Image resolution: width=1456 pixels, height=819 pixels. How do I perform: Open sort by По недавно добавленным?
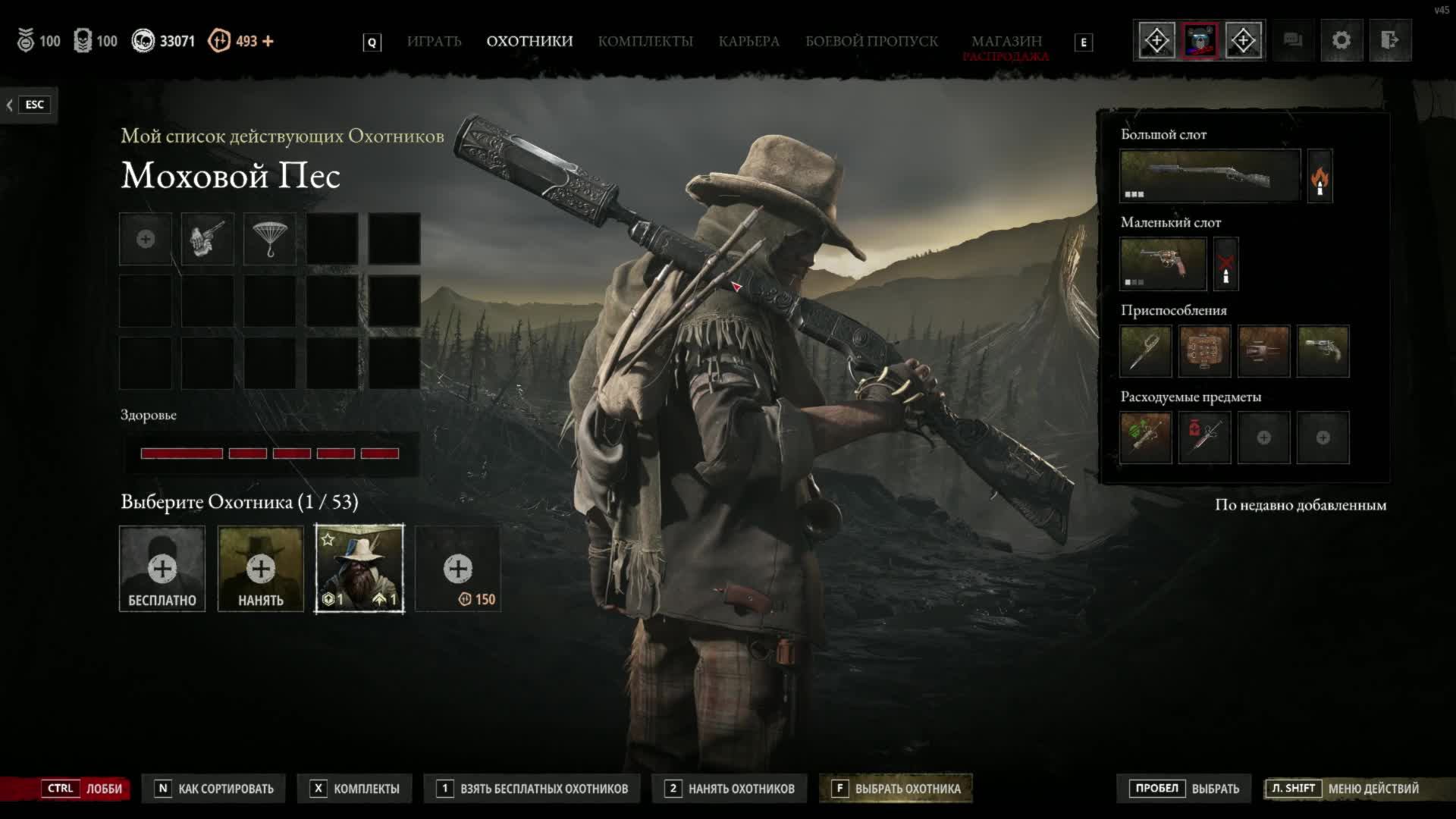1300,505
